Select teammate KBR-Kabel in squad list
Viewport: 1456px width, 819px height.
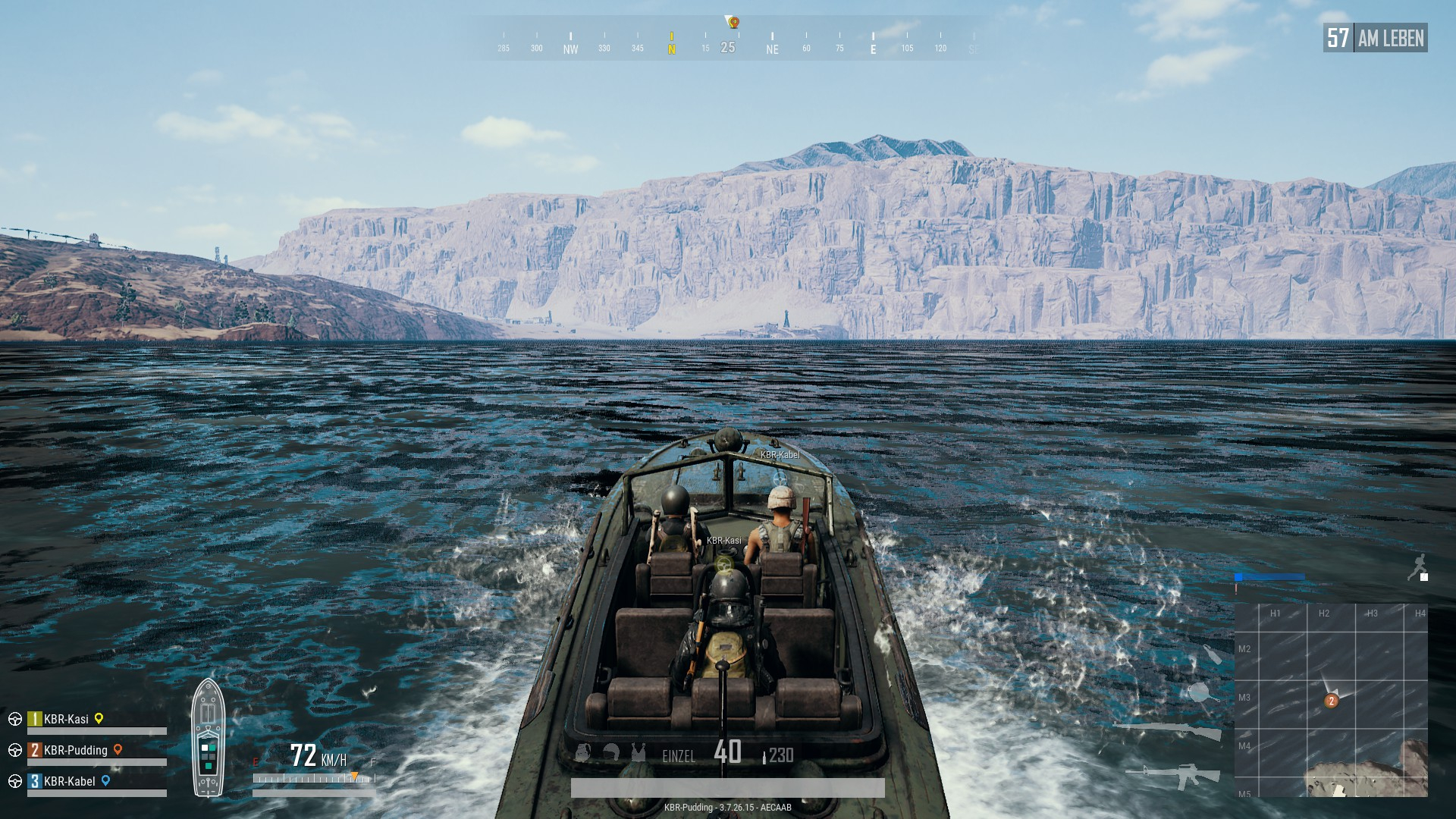[x=69, y=781]
